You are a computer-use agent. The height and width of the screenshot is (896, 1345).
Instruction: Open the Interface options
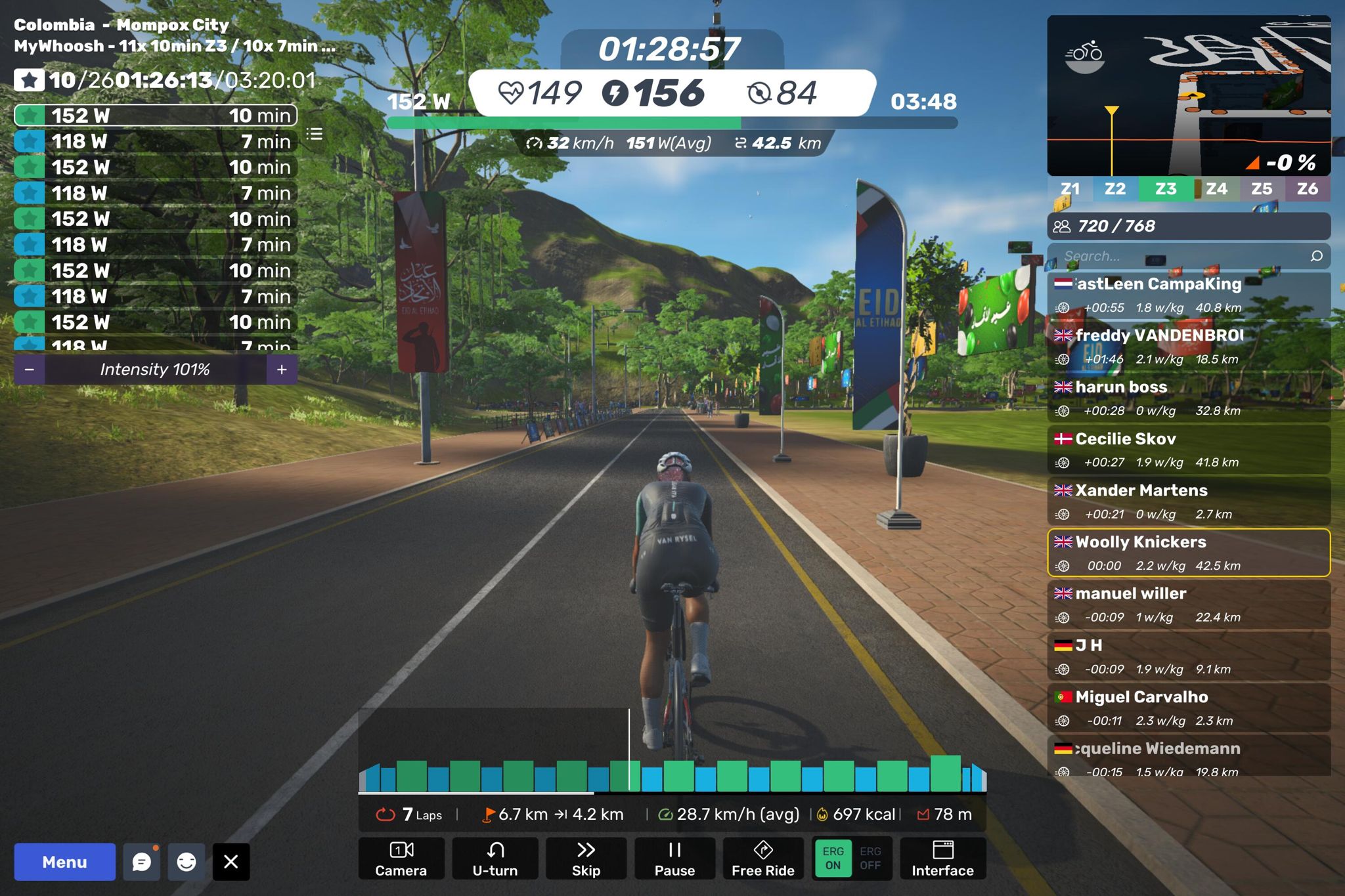942,859
